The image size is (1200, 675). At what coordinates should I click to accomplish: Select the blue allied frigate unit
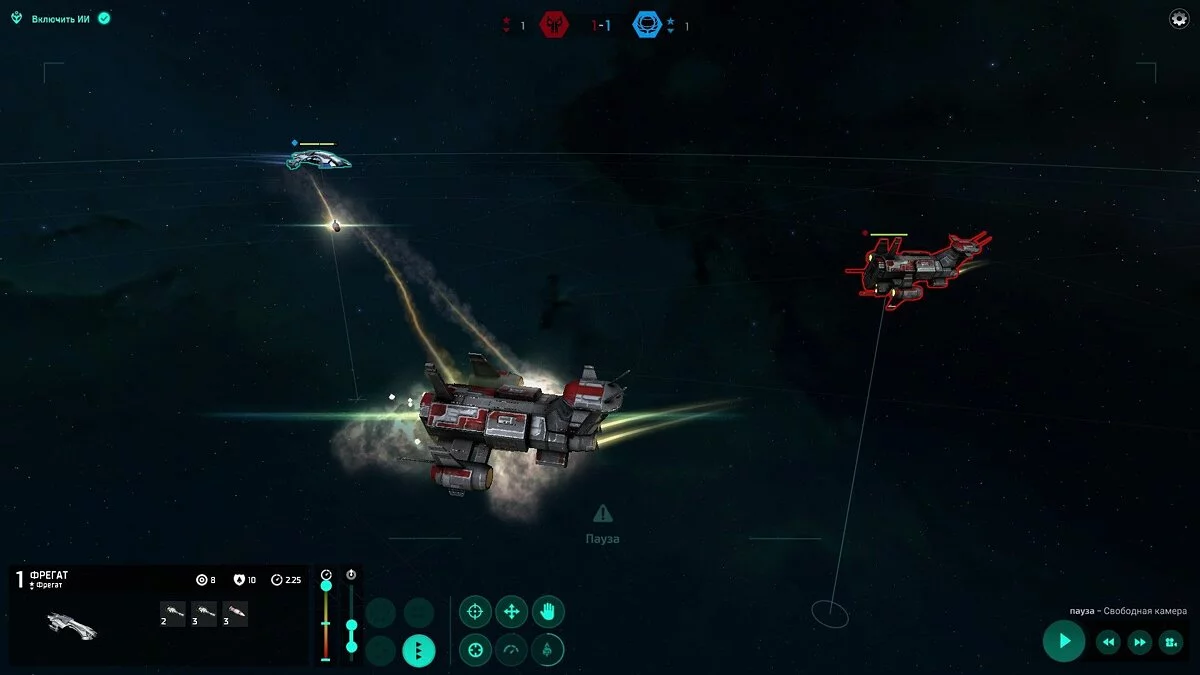[x=318, y=159]
